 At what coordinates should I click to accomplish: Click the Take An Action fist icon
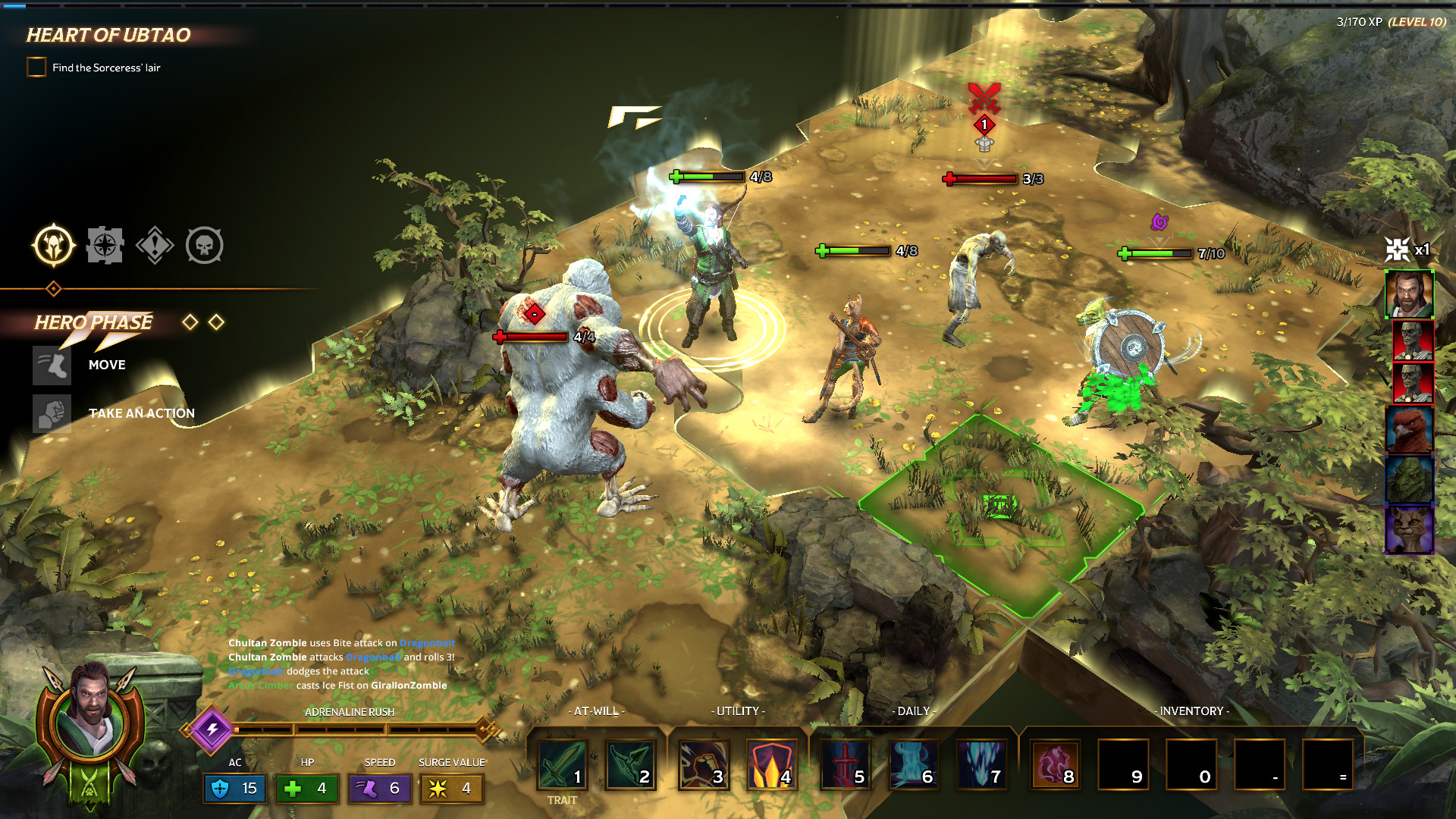point(52,413)
